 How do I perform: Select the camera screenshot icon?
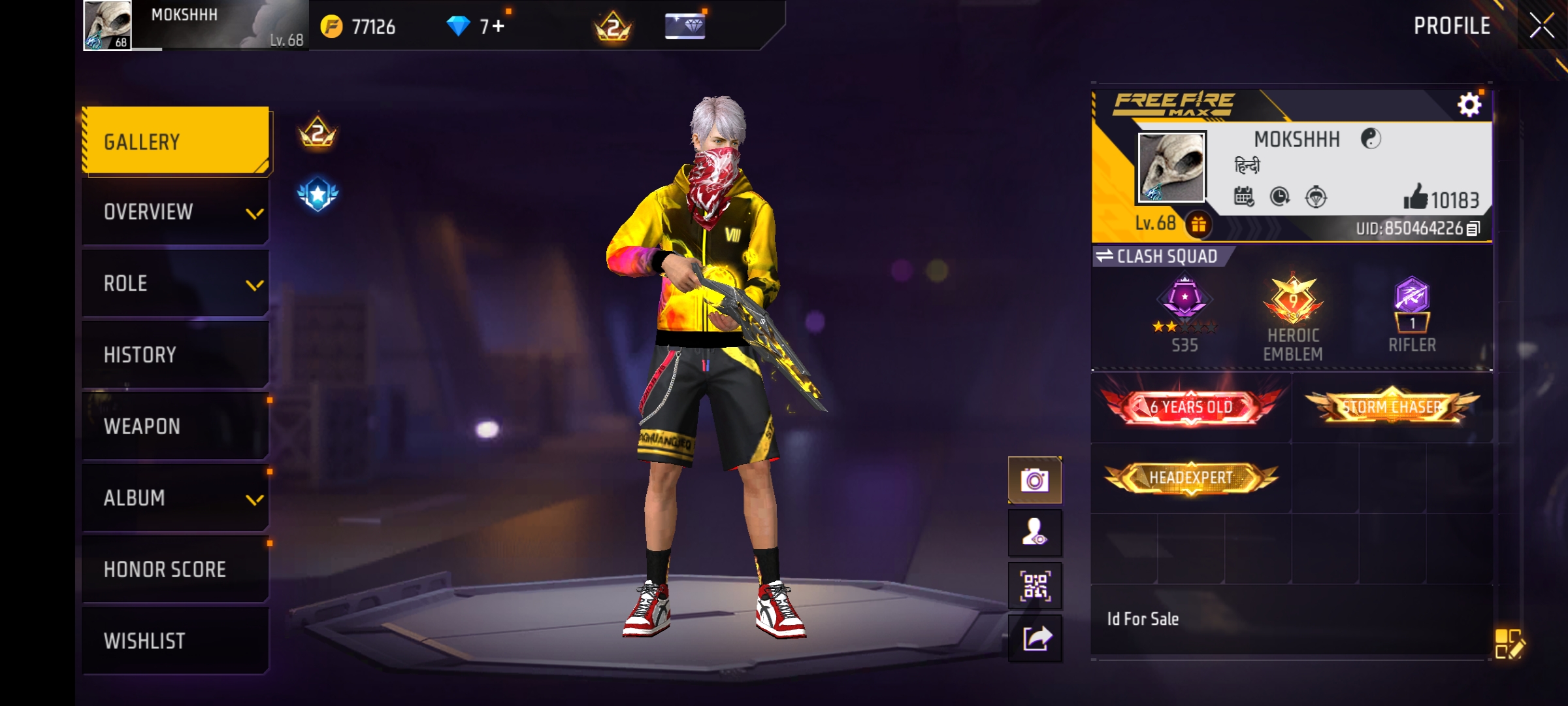[1035, 479]
